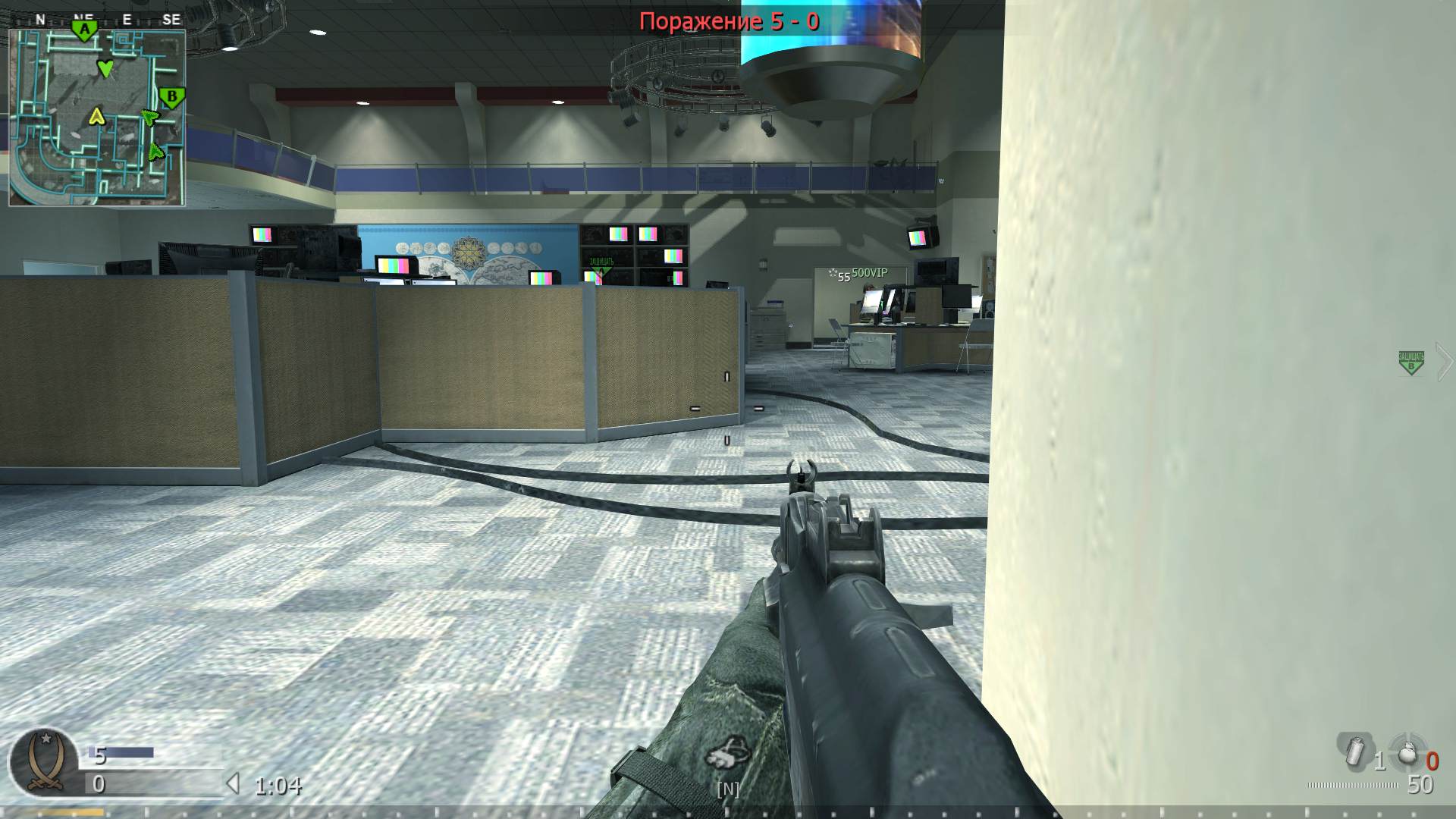Click the 500VIP player nametag
Image resolution: width=1456 pixels, height=819 pixels.
coord(871,271)
